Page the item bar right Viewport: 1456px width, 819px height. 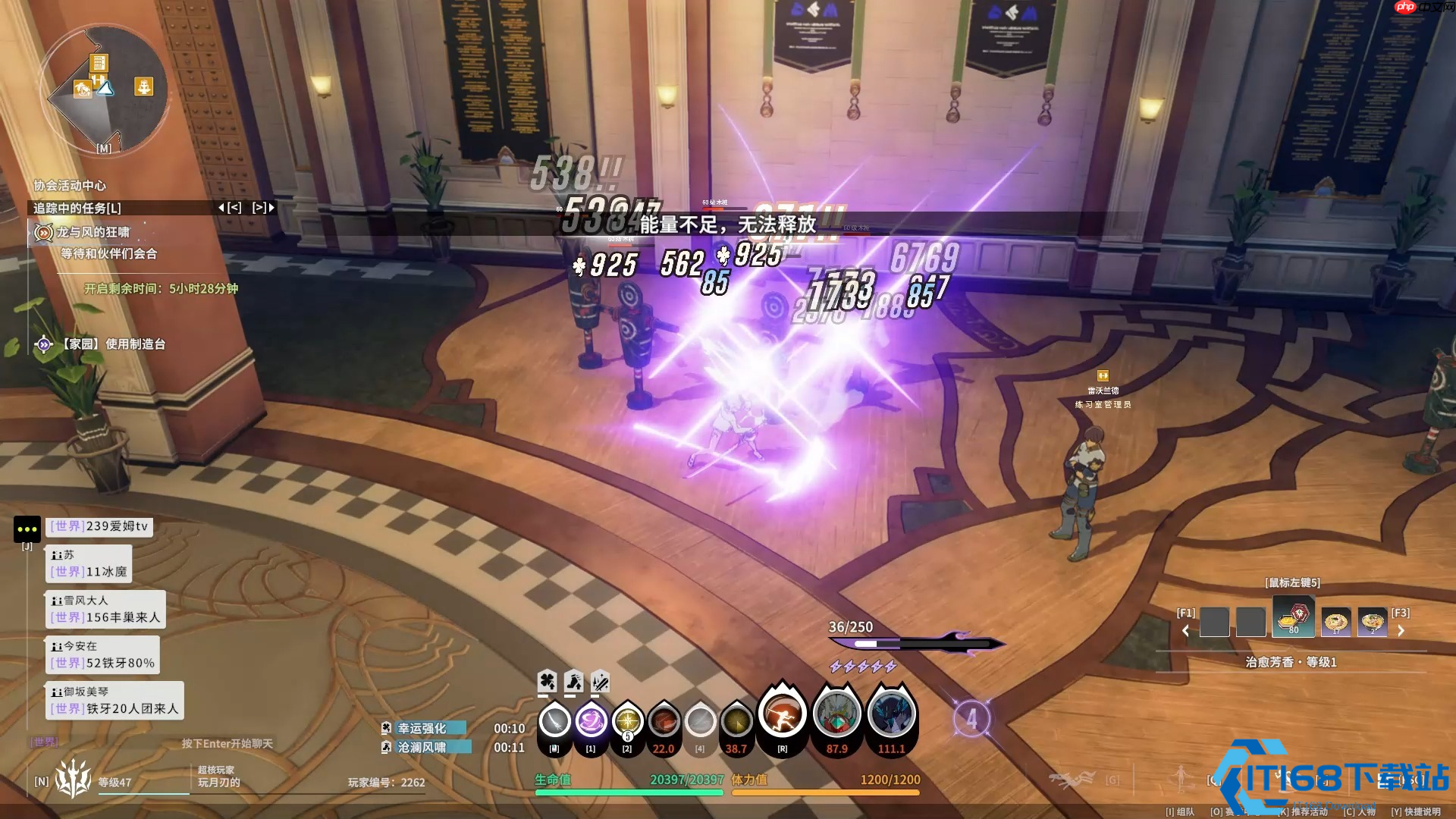tap(1401, 630)
